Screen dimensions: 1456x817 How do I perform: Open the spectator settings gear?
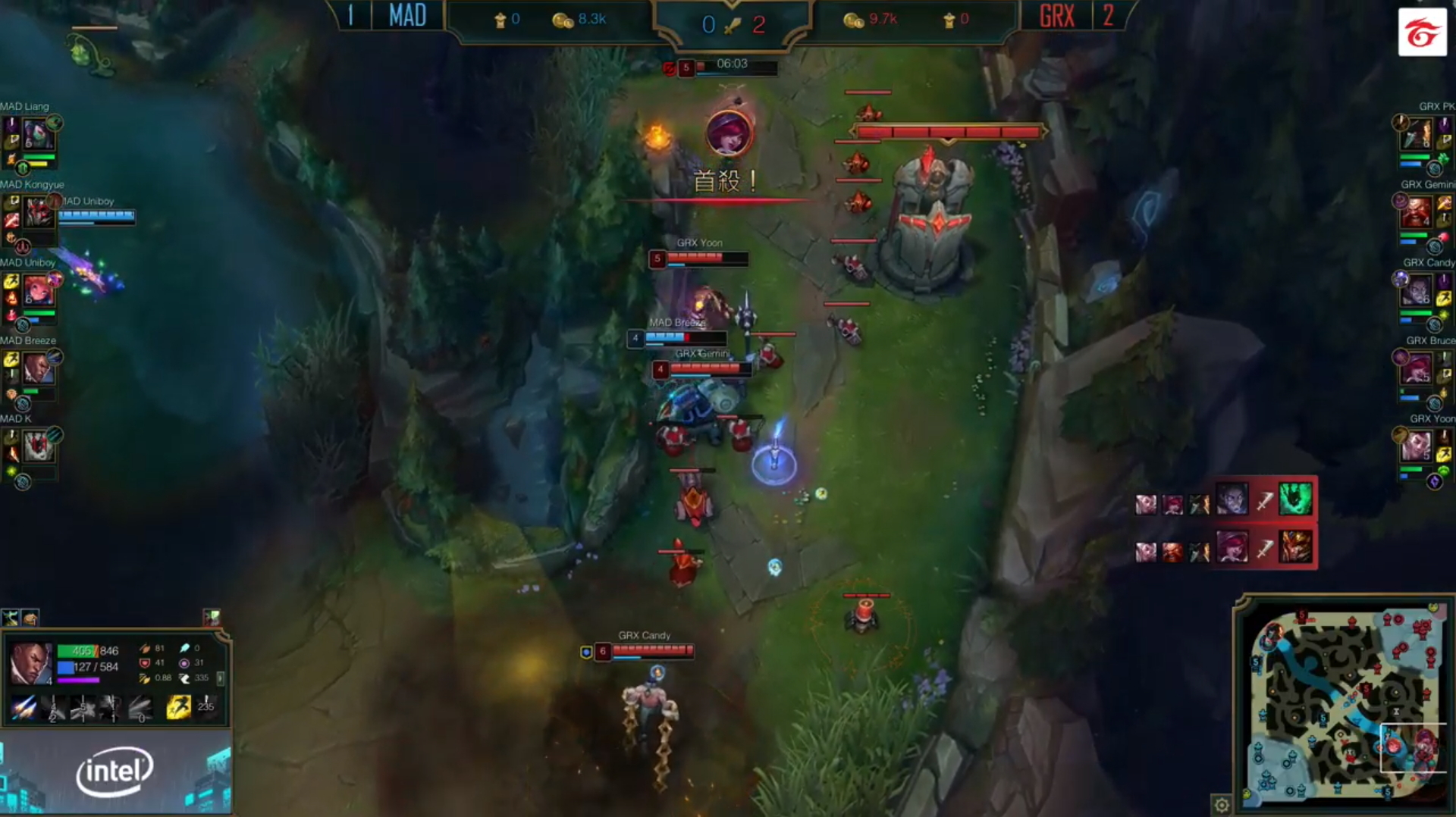(1222, 806)
